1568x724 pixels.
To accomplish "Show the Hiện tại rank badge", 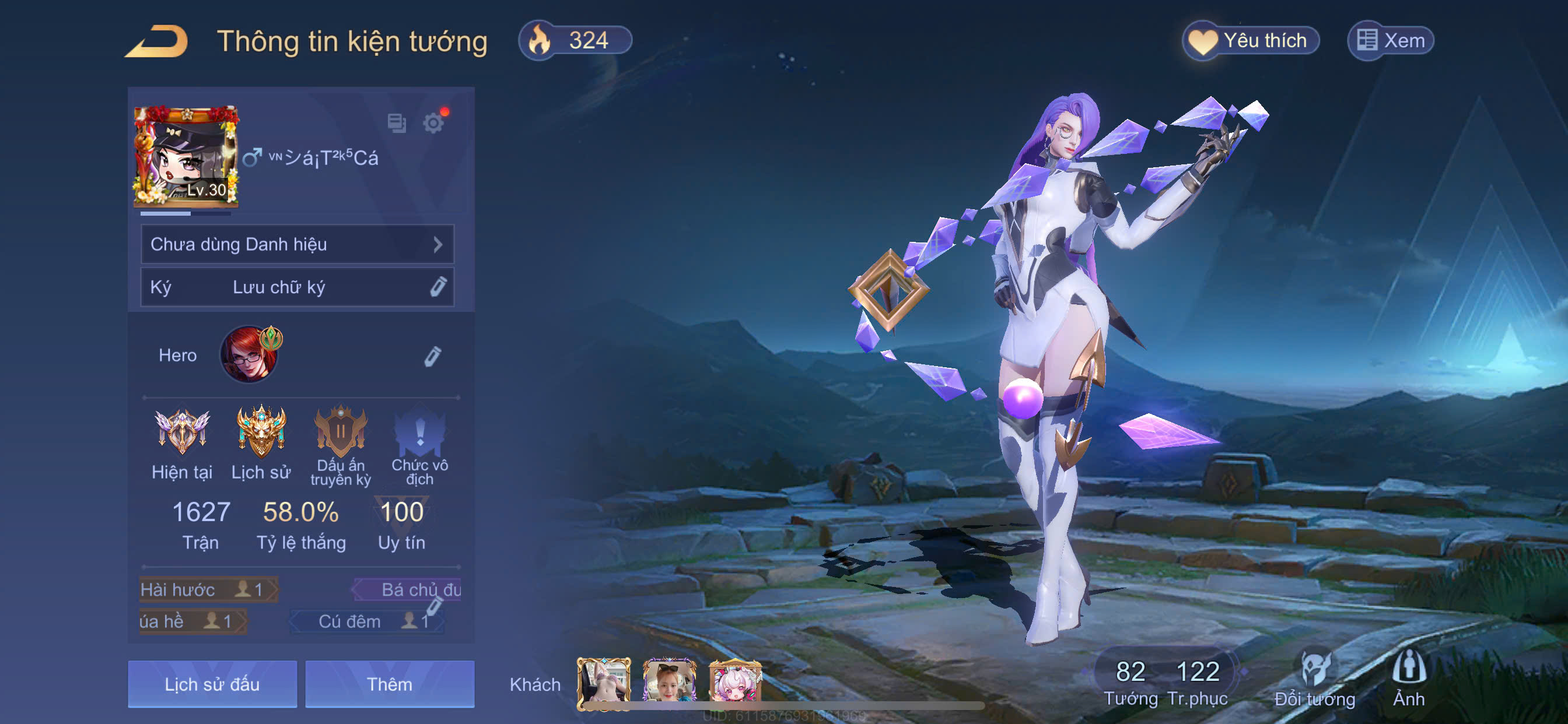I will tap(182, 443).
